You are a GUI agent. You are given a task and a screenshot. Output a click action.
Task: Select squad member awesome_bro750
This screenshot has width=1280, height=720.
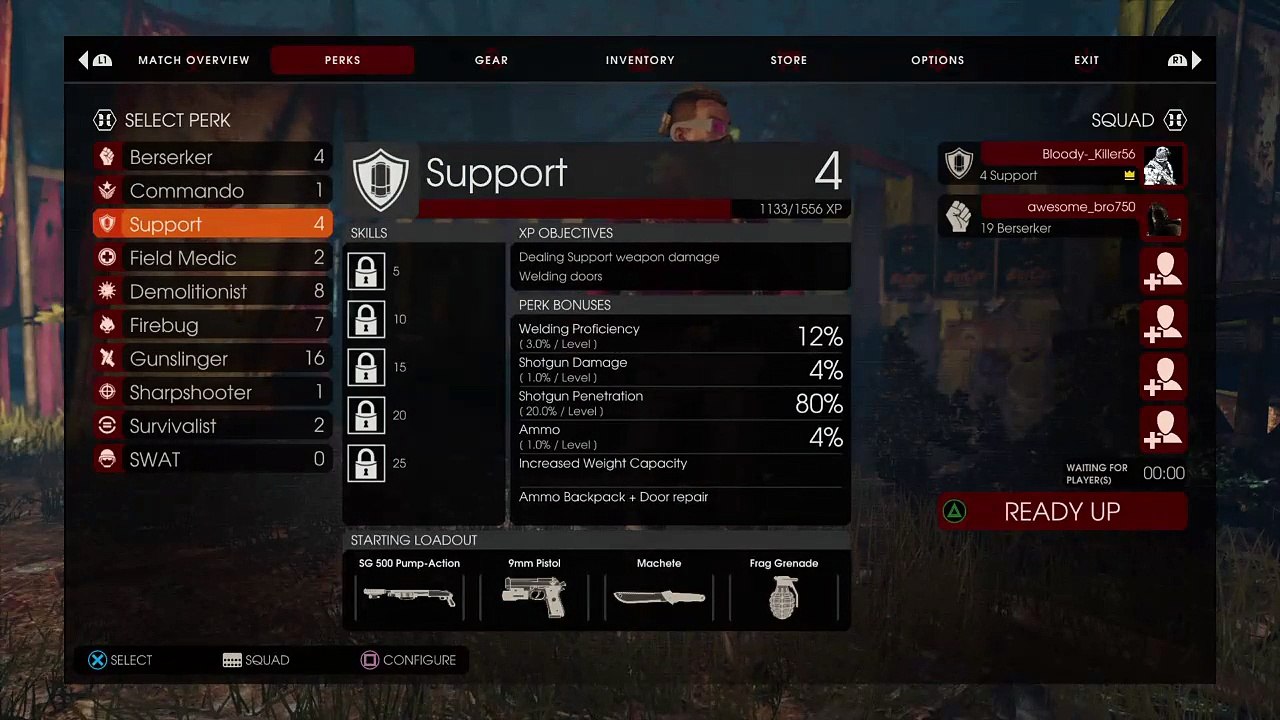(x=1062, y=217)
